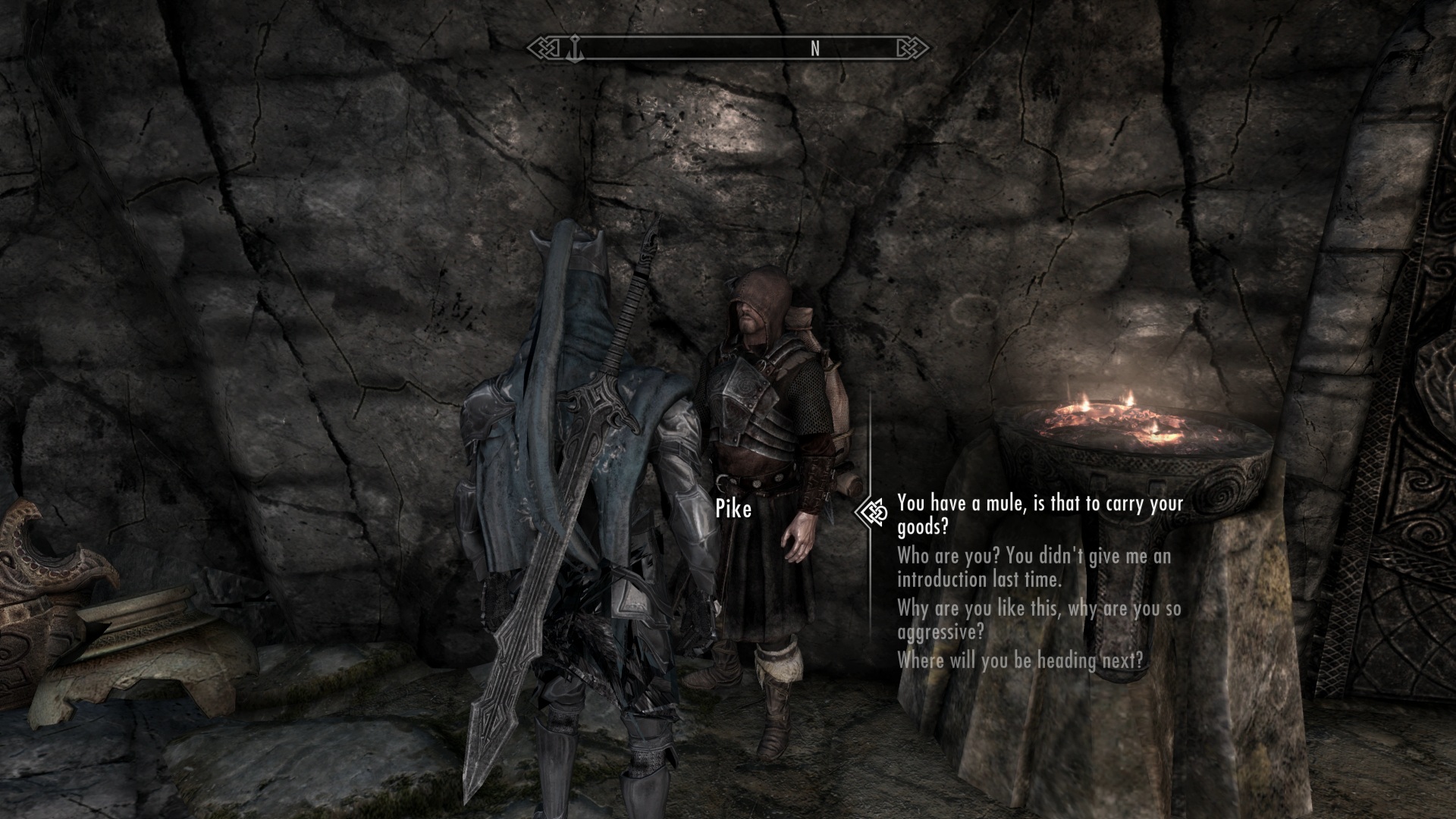Select "Why are you so aggressive?" reply
This screenshot has height=819, width=1456.
click(1038, 619)
